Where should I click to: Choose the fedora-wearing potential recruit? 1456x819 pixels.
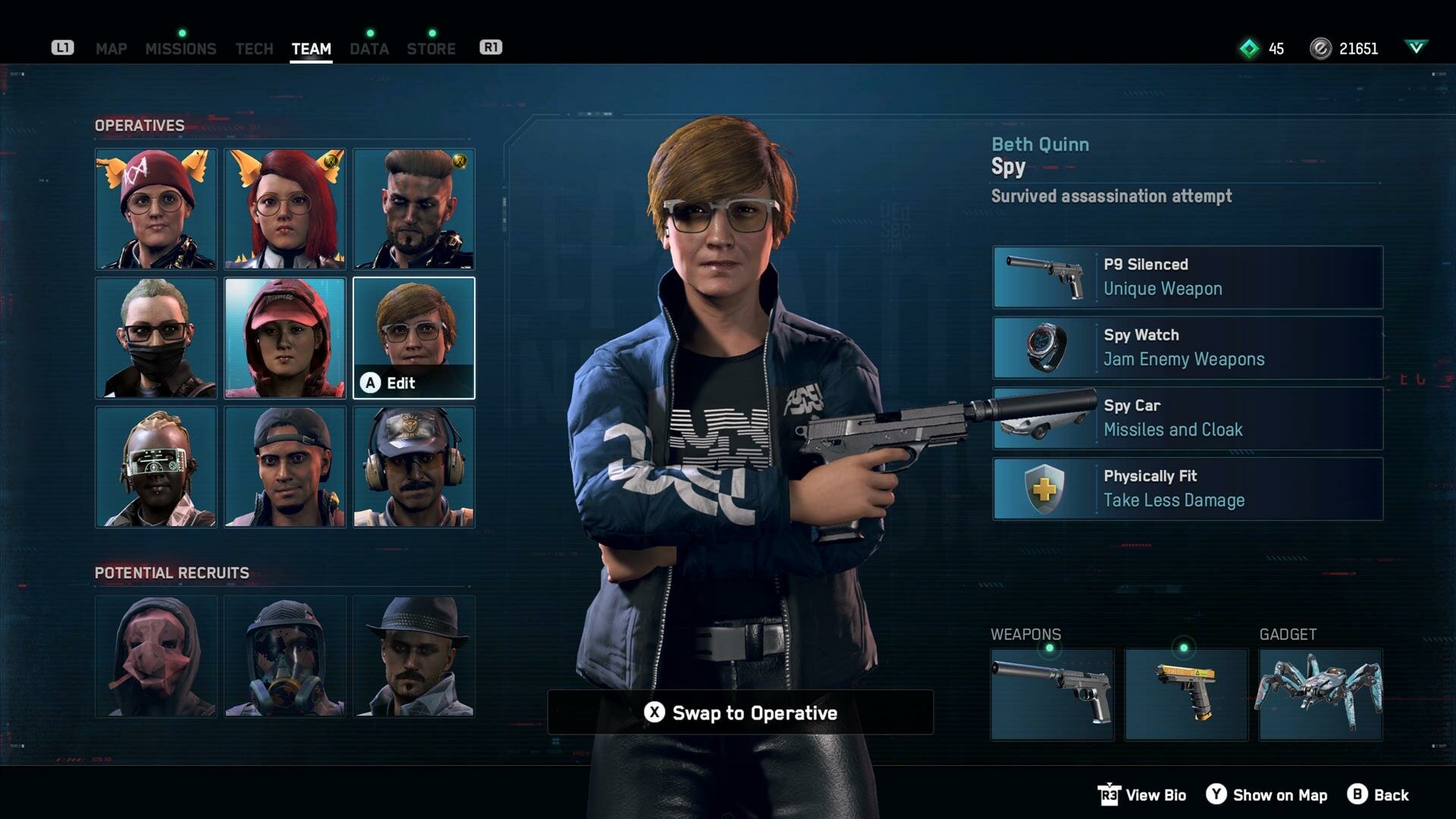point(414,657)
